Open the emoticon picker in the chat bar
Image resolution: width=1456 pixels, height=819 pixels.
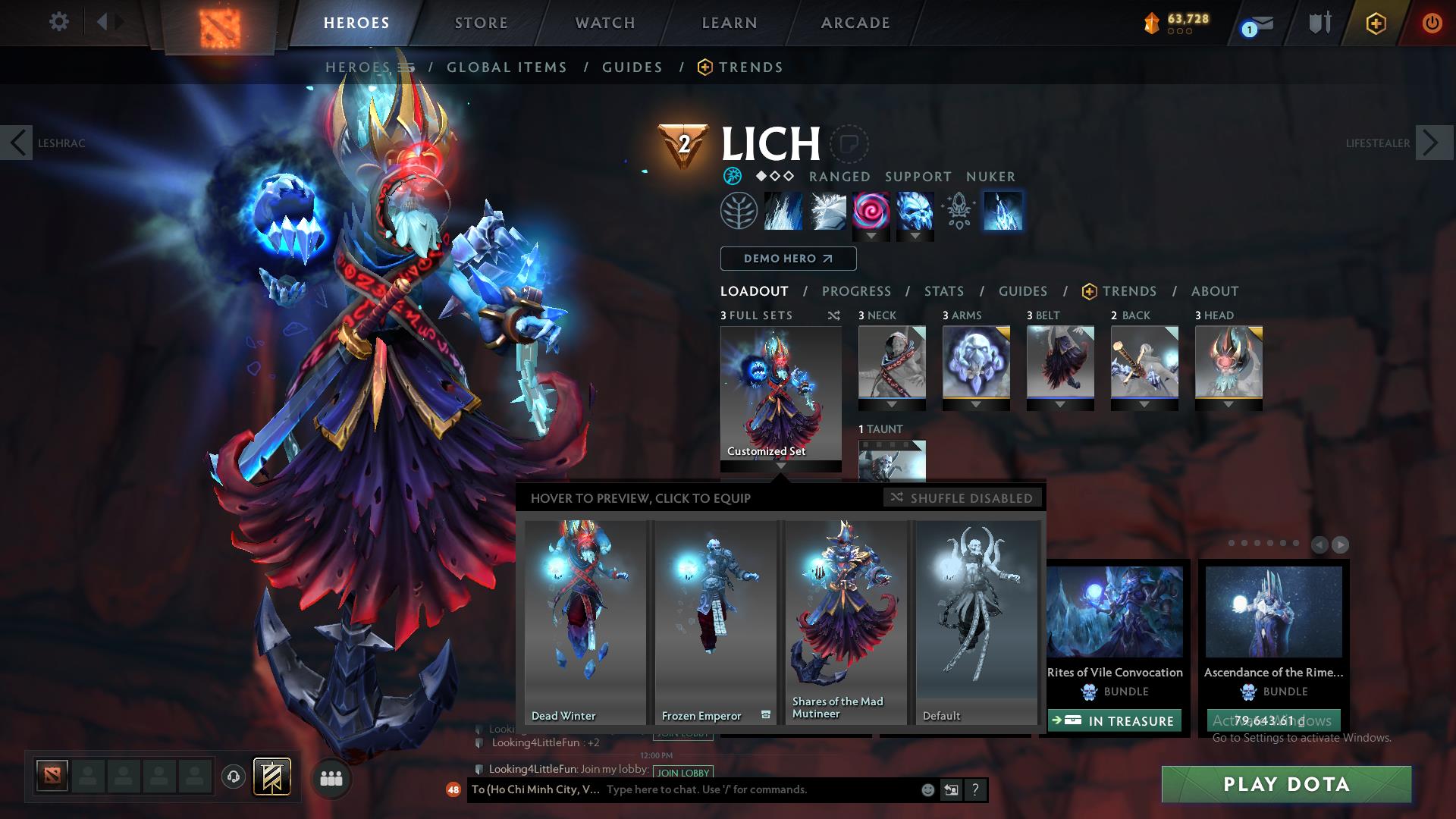pos(927,789)
